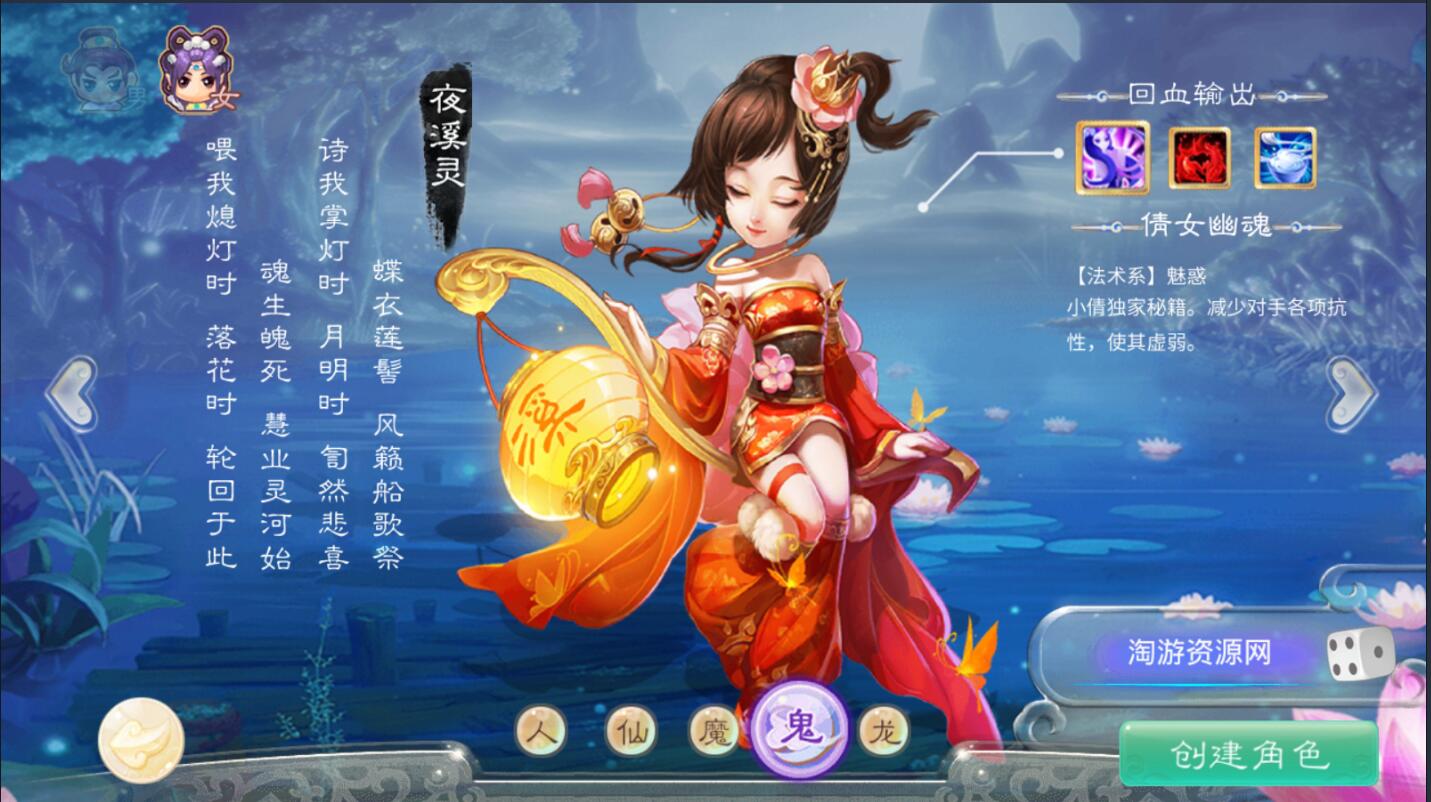Screen dimensions: 1431x802
Task: Roll the dice for a random name
Action: tap(1359, 655)
